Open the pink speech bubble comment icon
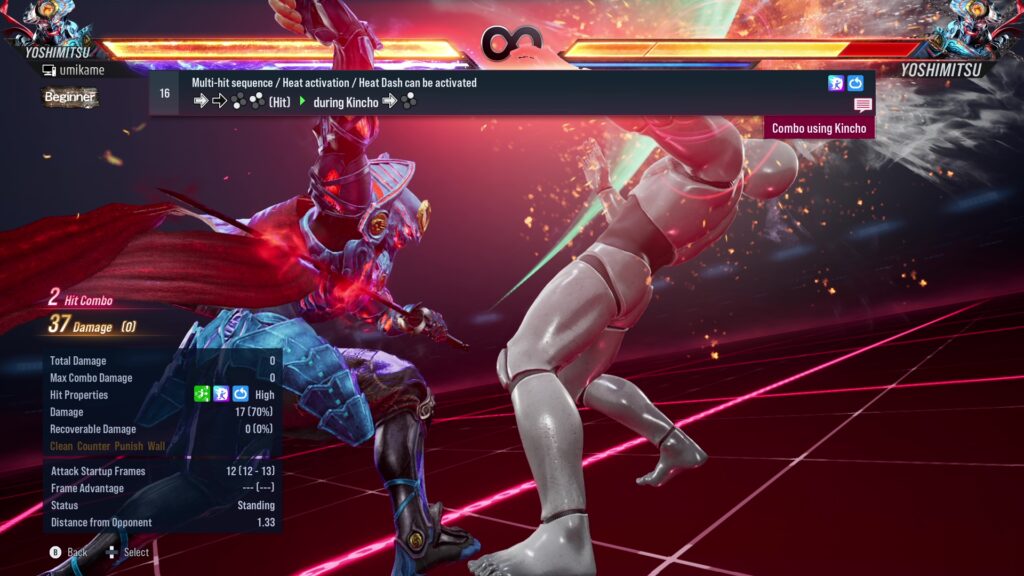The width and height of the screenshot is (1024, 576). click(863, 105)
